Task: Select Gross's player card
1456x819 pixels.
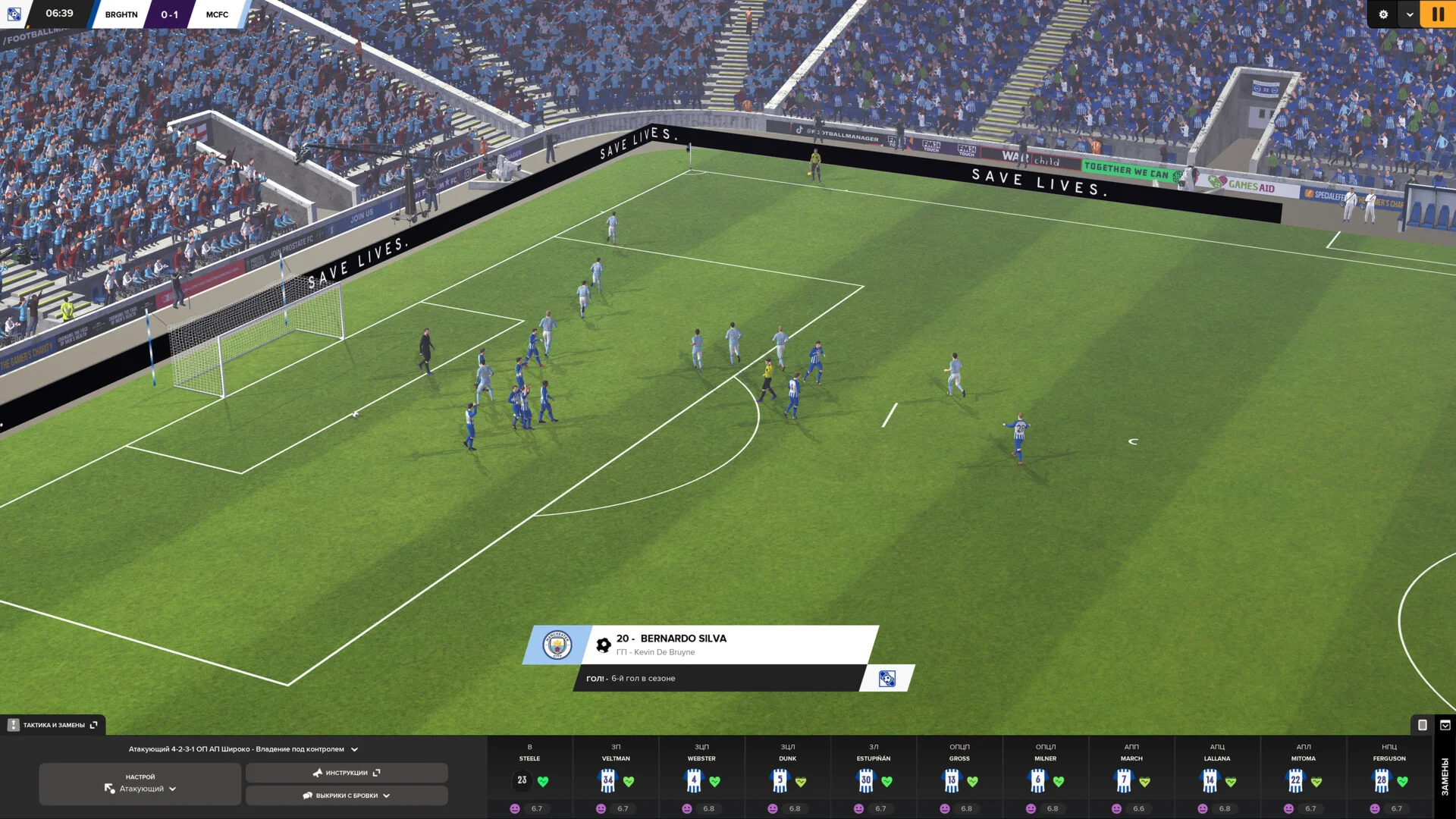Action: point(959,777)
